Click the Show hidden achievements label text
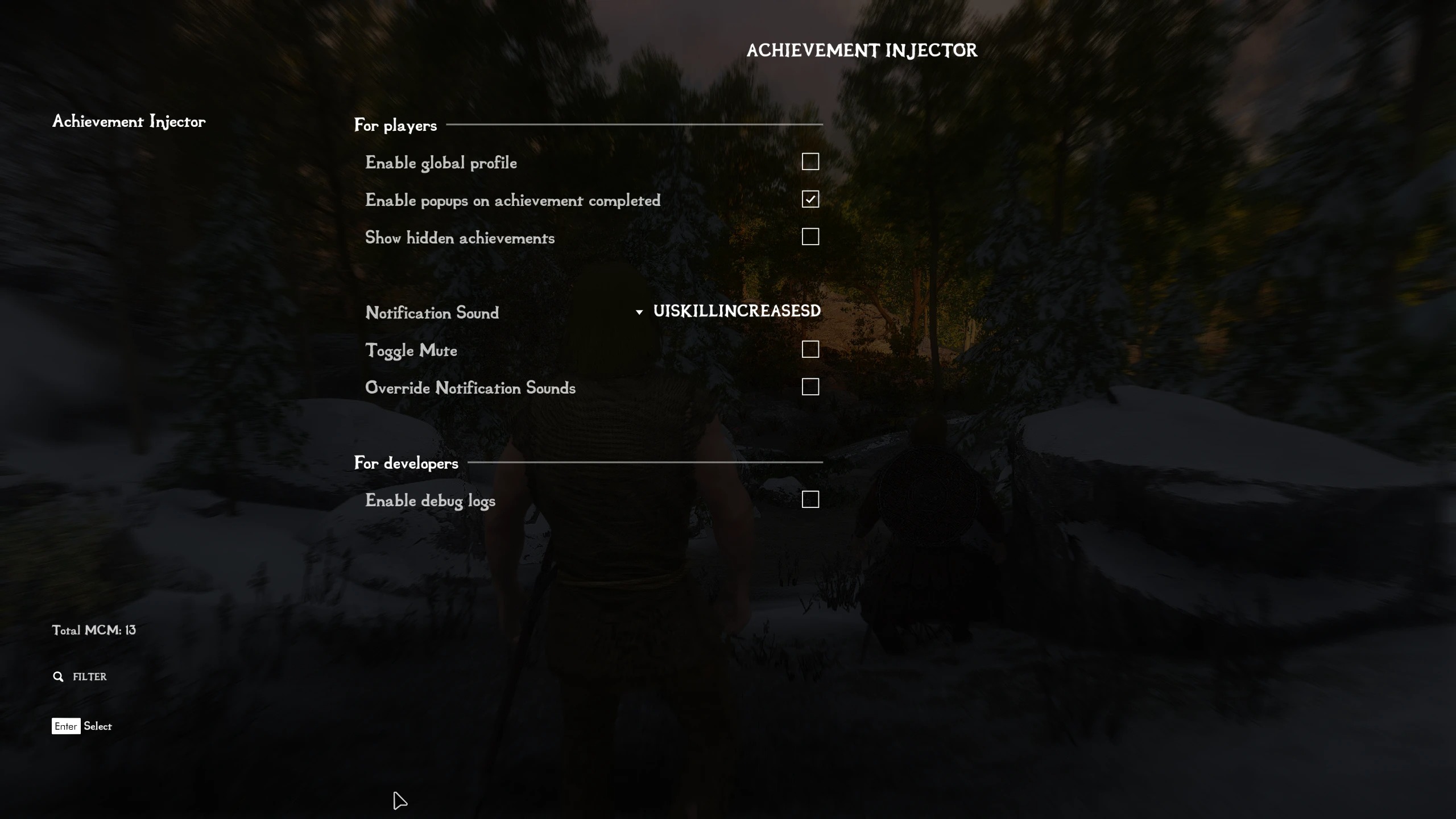 [x=460, y=238]
